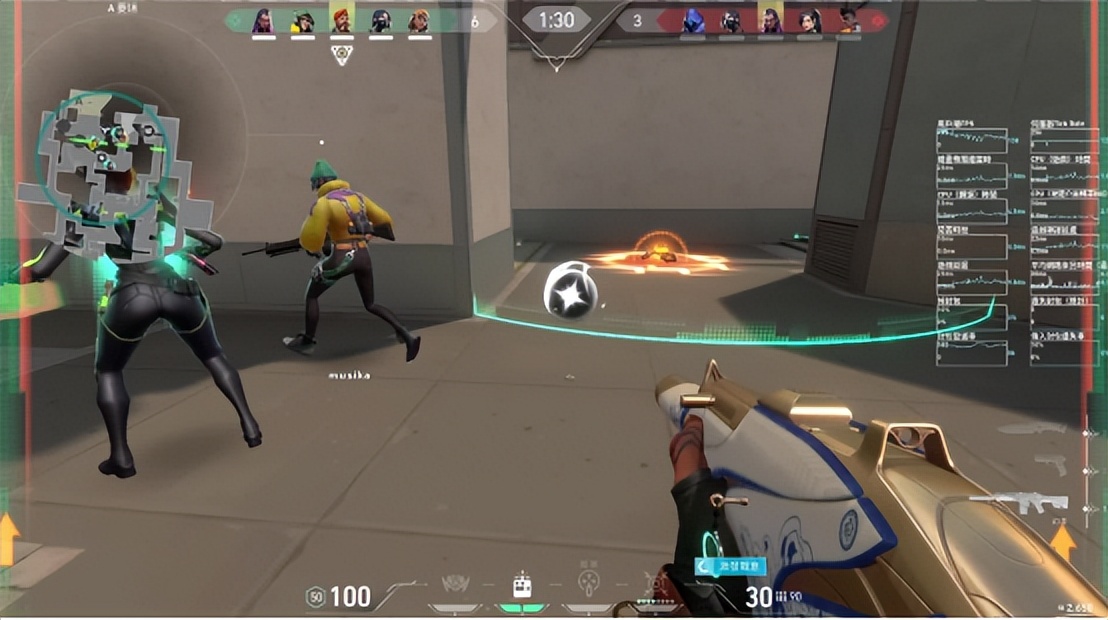Image resolution: width=1108 pixels, height=620 pixels.
Task: Click the yellow-highlighted agent portrait on the red team
Action: 769,20
